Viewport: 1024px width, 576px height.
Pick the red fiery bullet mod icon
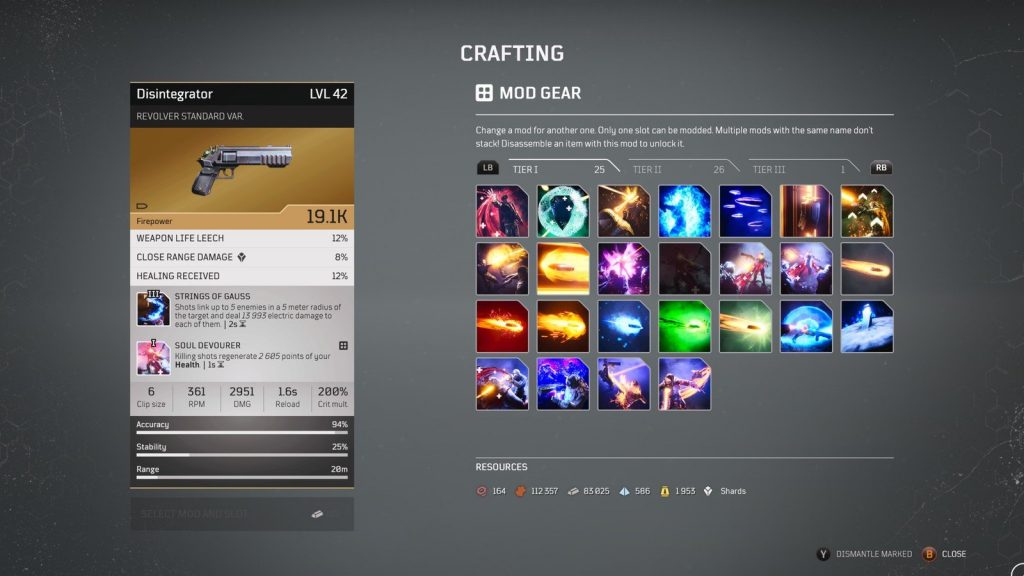pyautogui.click(x=502, y=327)
